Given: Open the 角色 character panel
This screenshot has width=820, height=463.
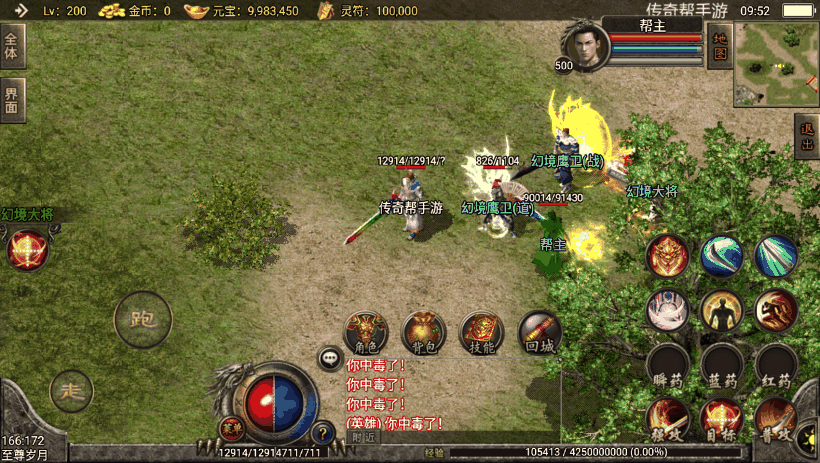Looking at the screenshot, I should pos(366,333).
